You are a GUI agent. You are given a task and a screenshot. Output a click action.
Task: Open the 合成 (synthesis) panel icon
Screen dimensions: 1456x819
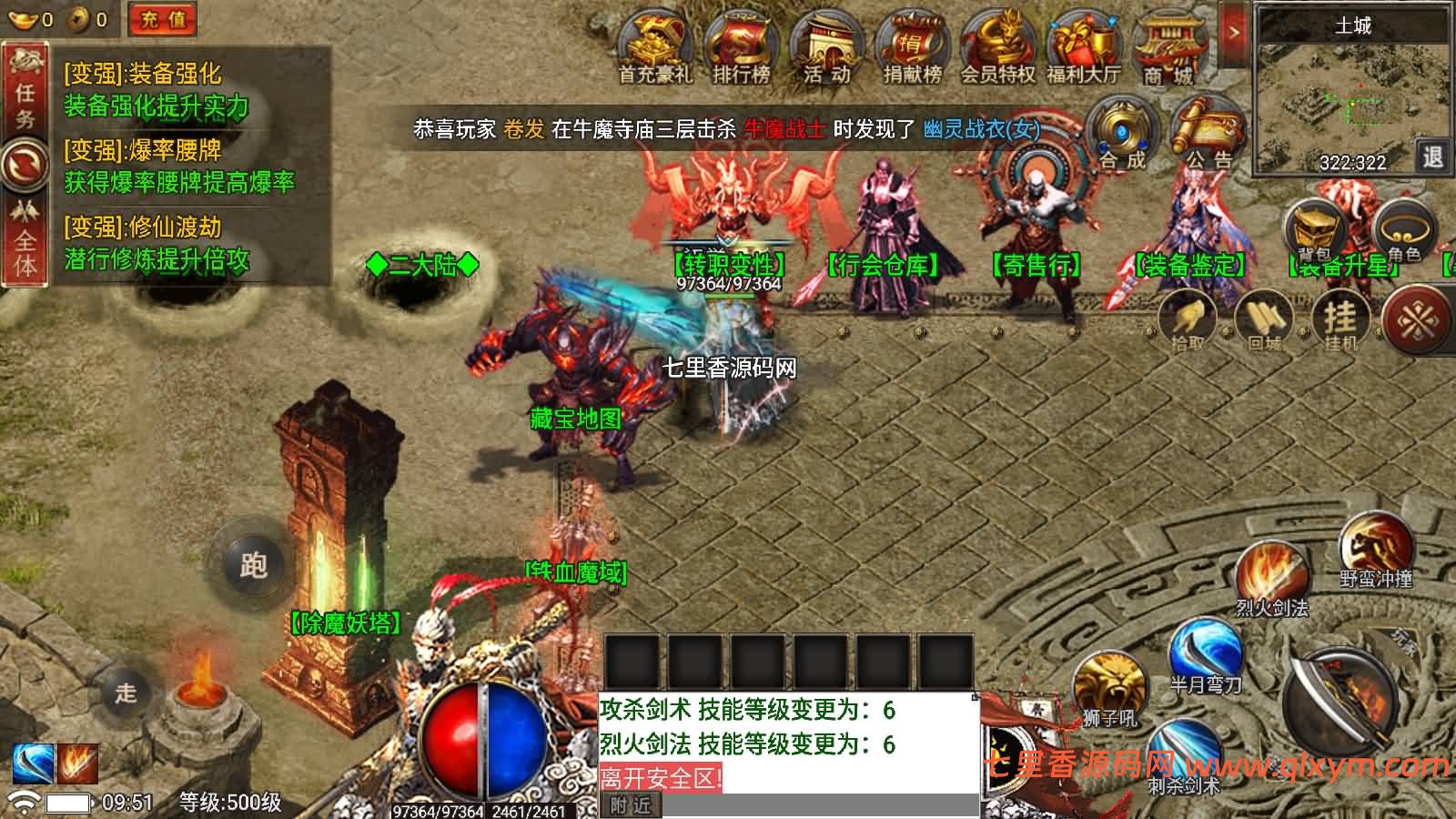pyautogui.click(x=1121, y=132)
